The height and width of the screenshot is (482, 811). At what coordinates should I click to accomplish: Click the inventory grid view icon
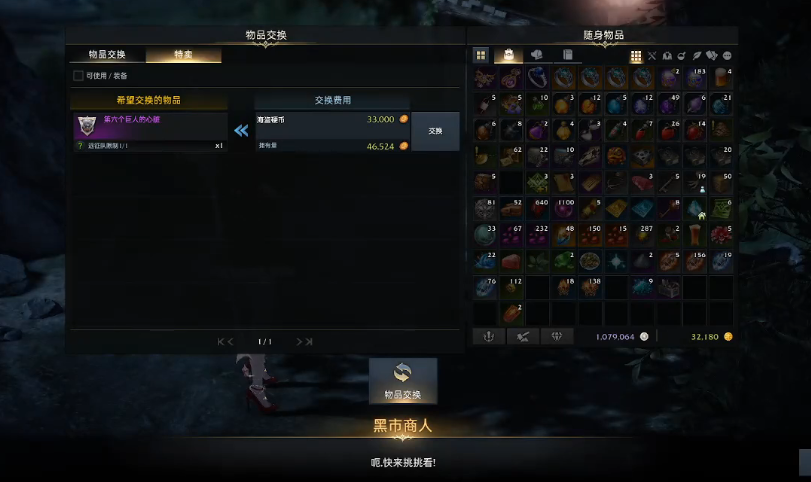click(636, 56)
